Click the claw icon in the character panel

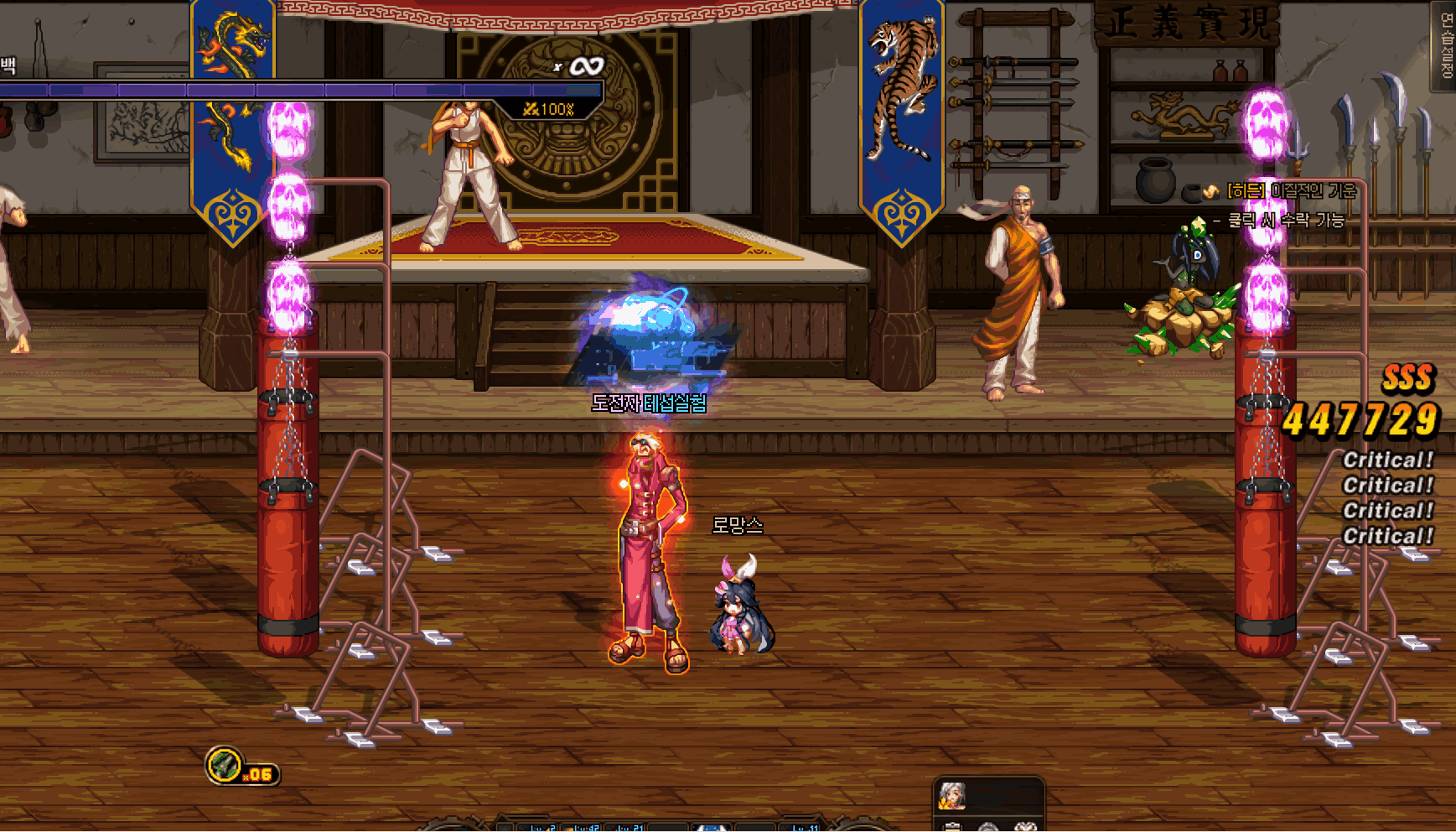(x=1026, y=829)
